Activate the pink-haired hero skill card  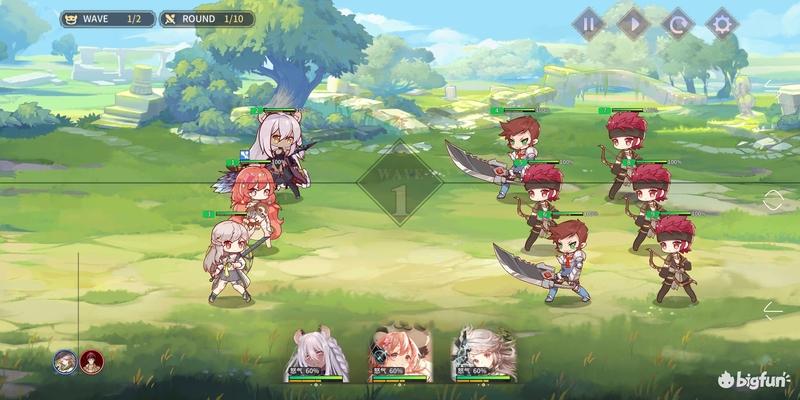pyautogui.click(x=400, y=352)
